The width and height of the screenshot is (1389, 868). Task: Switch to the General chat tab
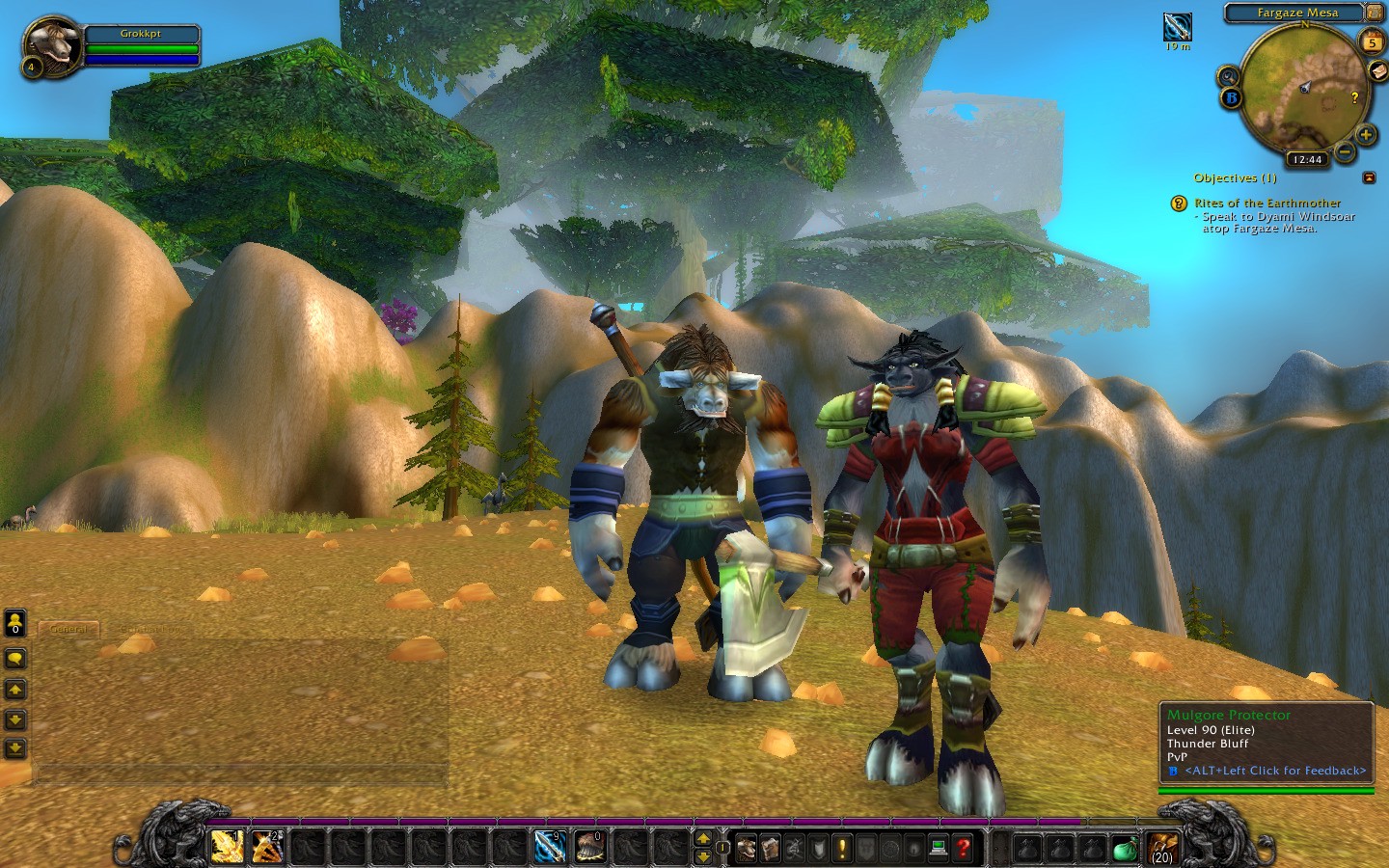pos(68,629)
